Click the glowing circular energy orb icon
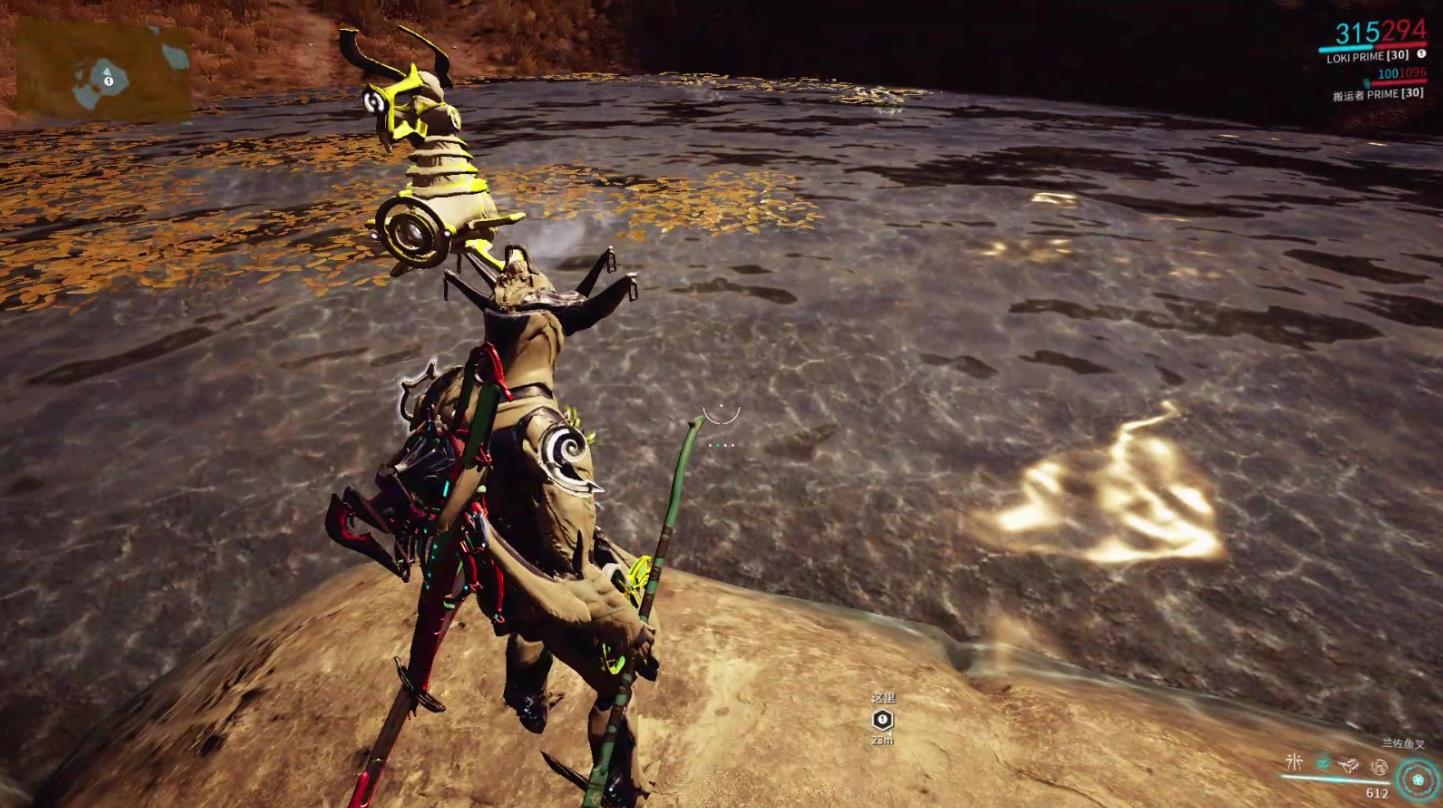This screenshot has height=808, width=1443. tap(1418, 779)
